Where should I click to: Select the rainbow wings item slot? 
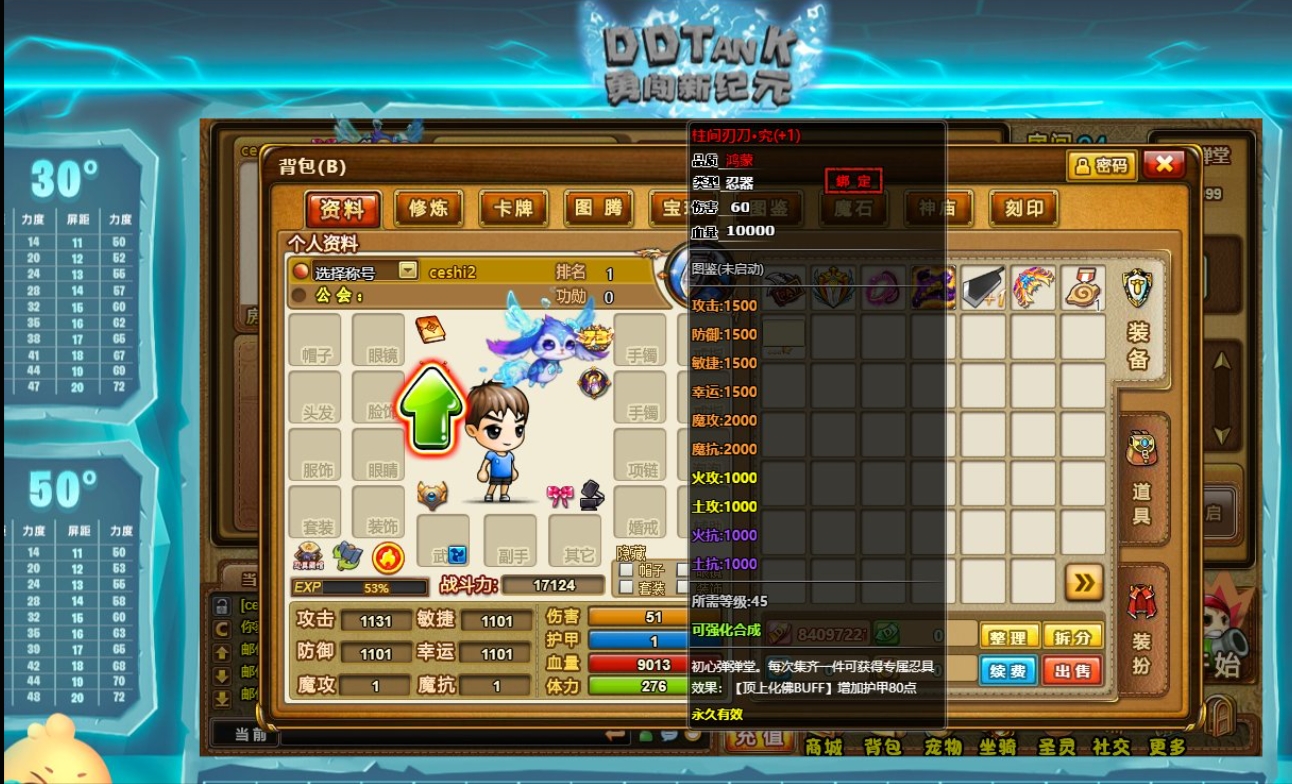coord(1034,288)
